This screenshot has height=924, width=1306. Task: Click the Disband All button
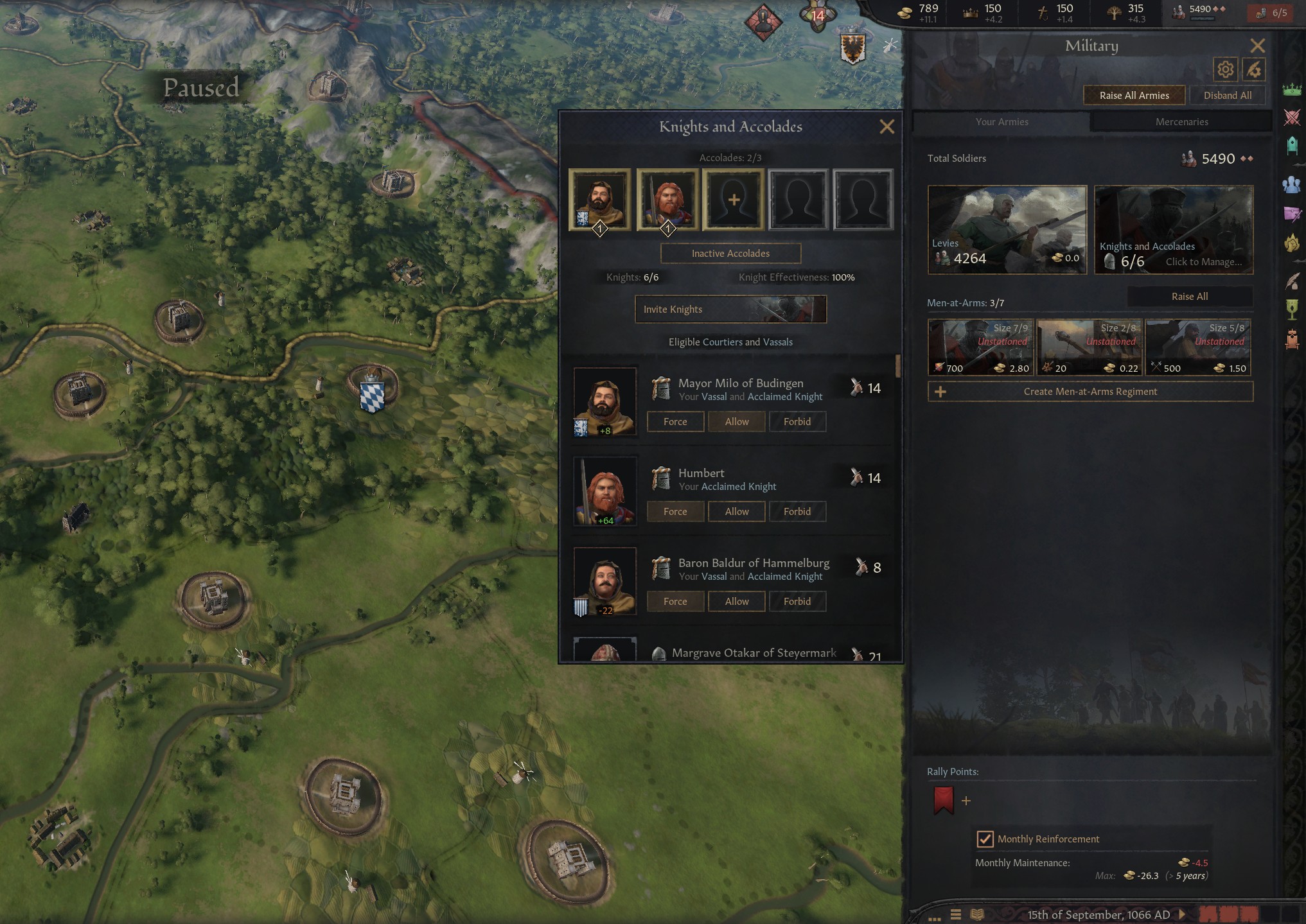[x=1227, y=95]
